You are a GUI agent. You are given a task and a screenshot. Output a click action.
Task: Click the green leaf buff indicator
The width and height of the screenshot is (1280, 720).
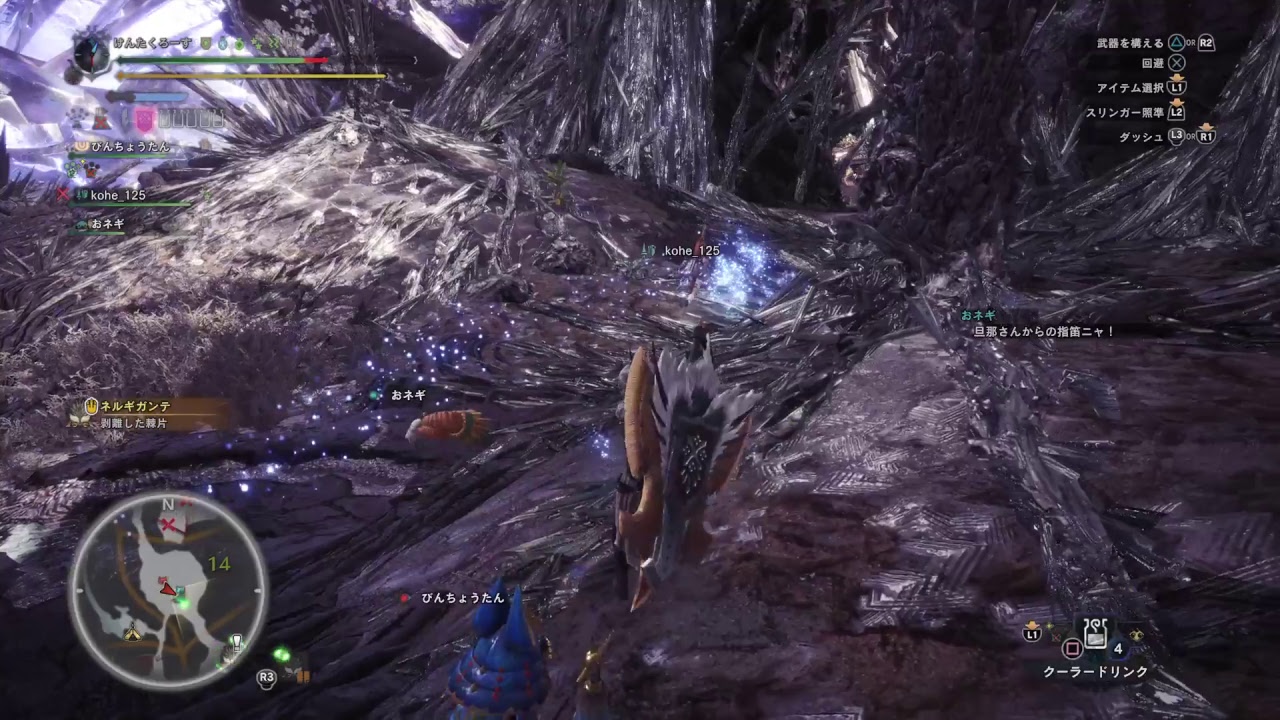[x=239, y=43]
